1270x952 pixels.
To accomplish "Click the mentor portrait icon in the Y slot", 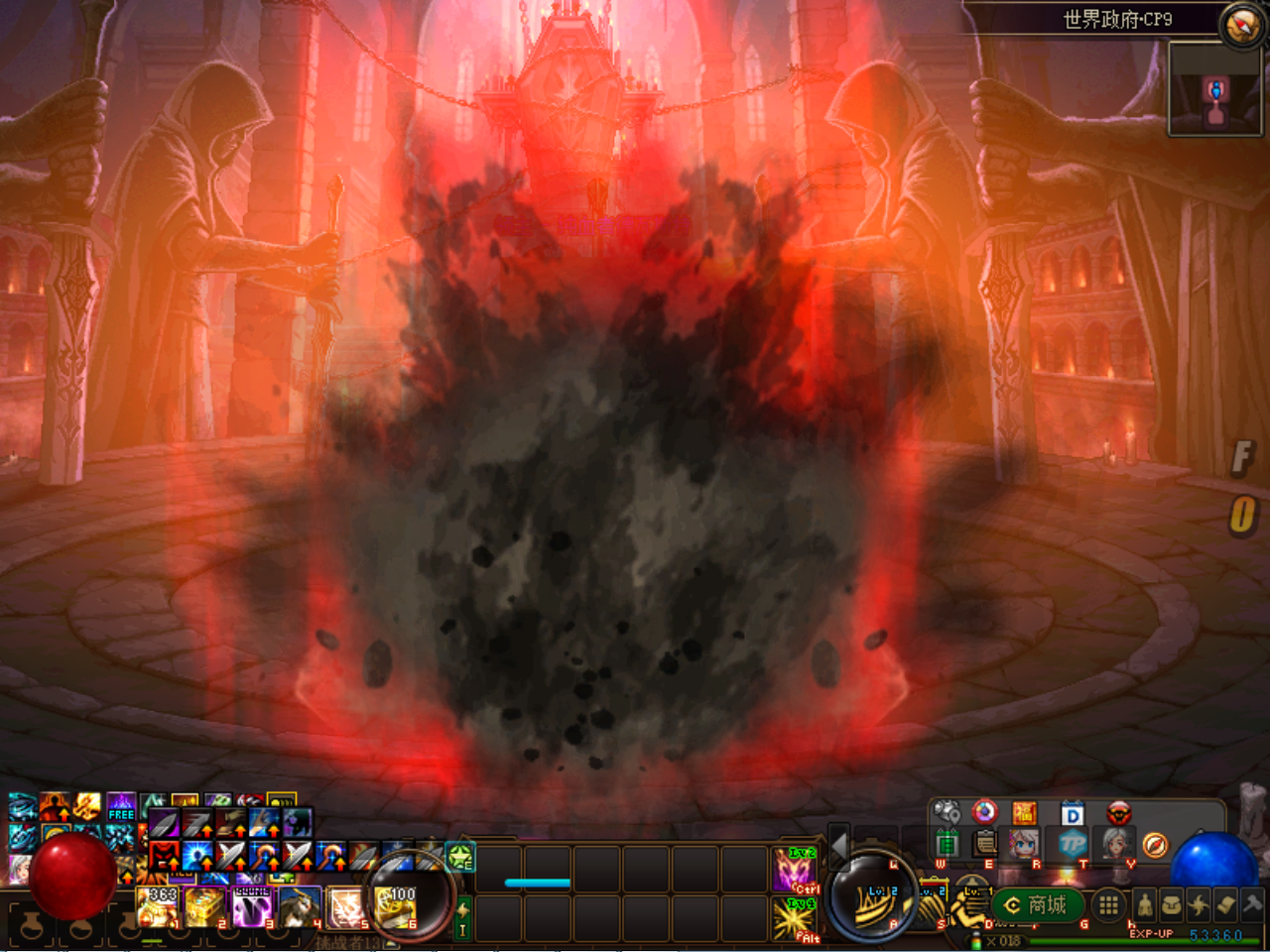I will [1115, 844].
